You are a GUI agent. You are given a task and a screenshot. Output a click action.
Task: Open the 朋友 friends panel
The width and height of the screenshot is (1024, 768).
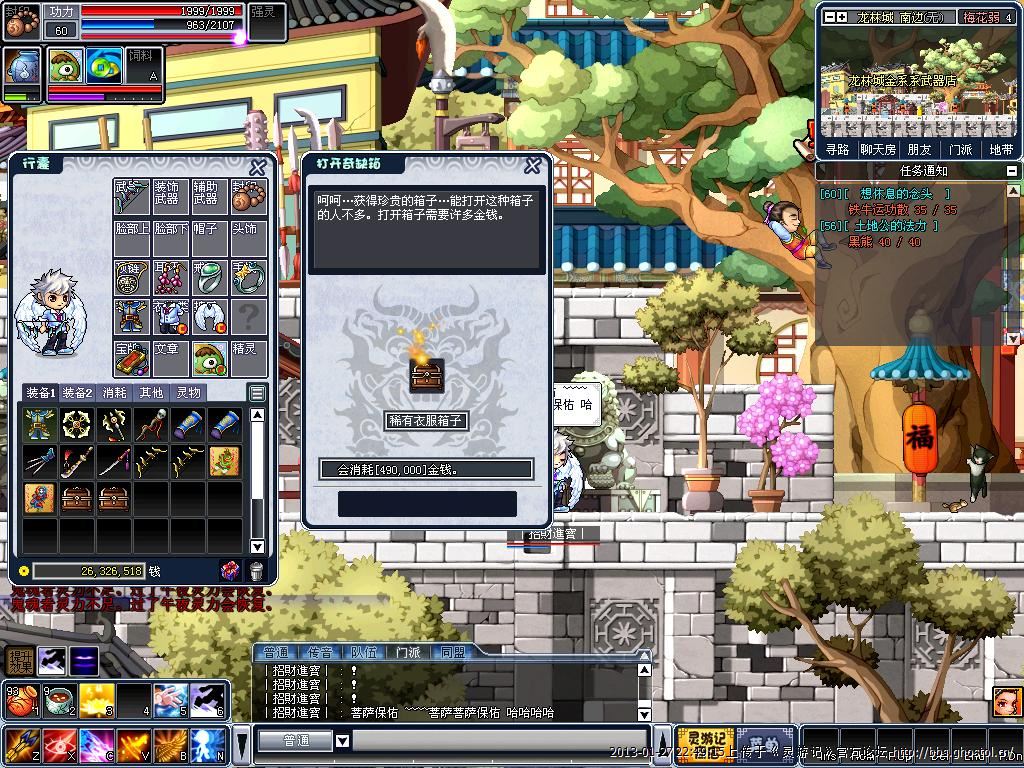point(919,150)
